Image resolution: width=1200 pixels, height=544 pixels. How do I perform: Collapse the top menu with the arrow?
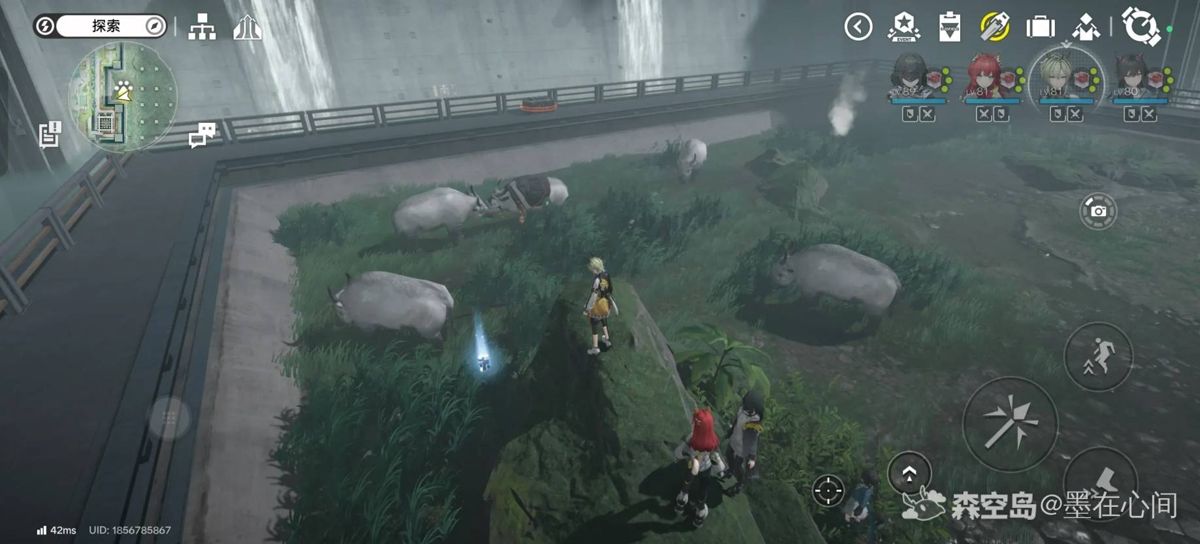pyautogui.click(x=858, y=27)
